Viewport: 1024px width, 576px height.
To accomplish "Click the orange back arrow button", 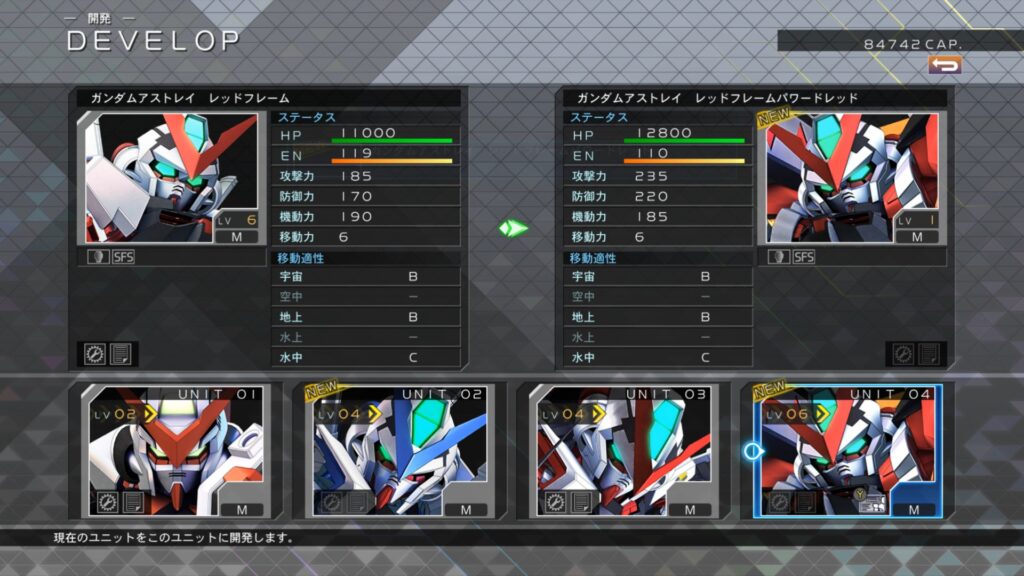I will (x=944, y=65).
